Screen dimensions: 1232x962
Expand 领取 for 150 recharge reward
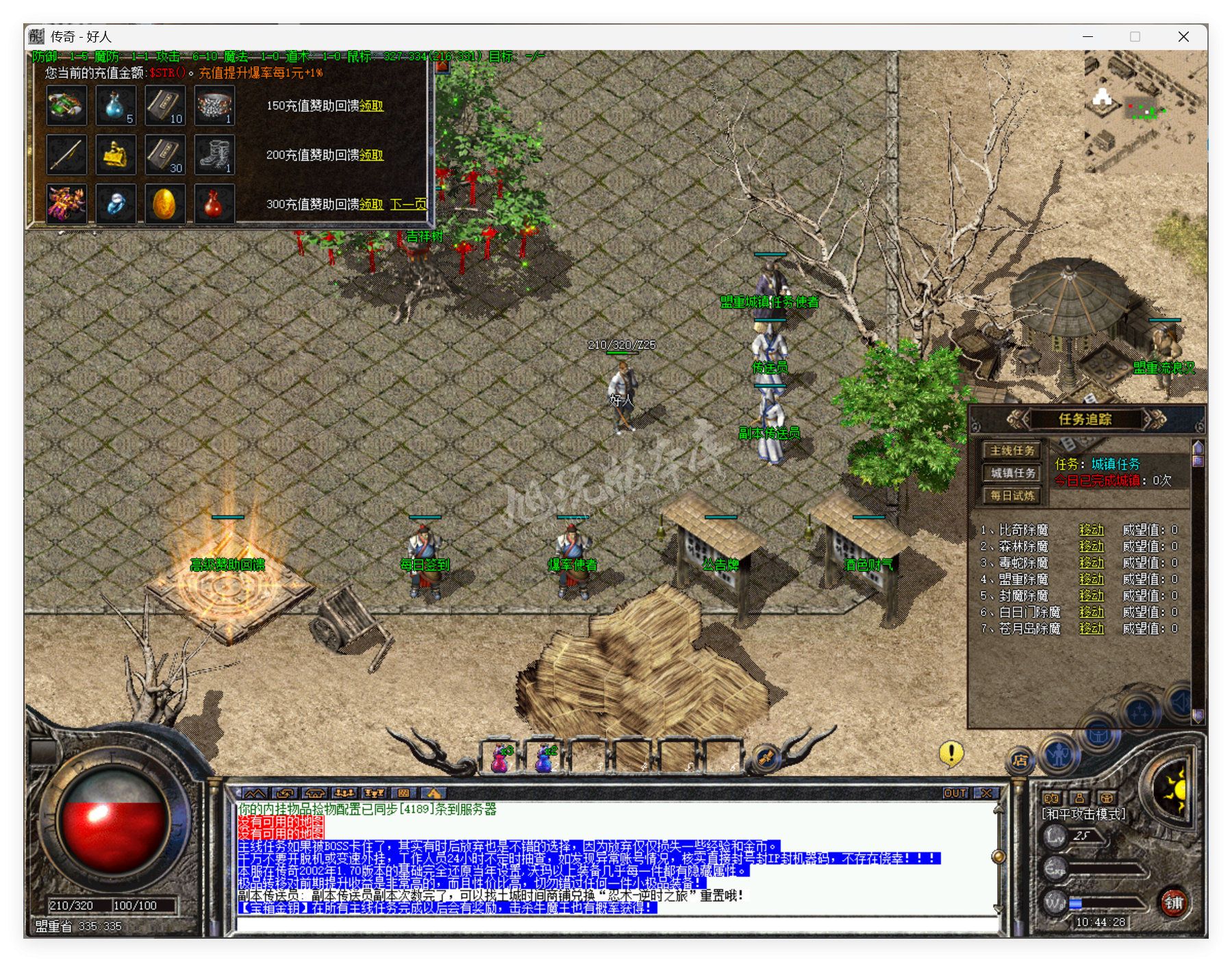point(372,107)
